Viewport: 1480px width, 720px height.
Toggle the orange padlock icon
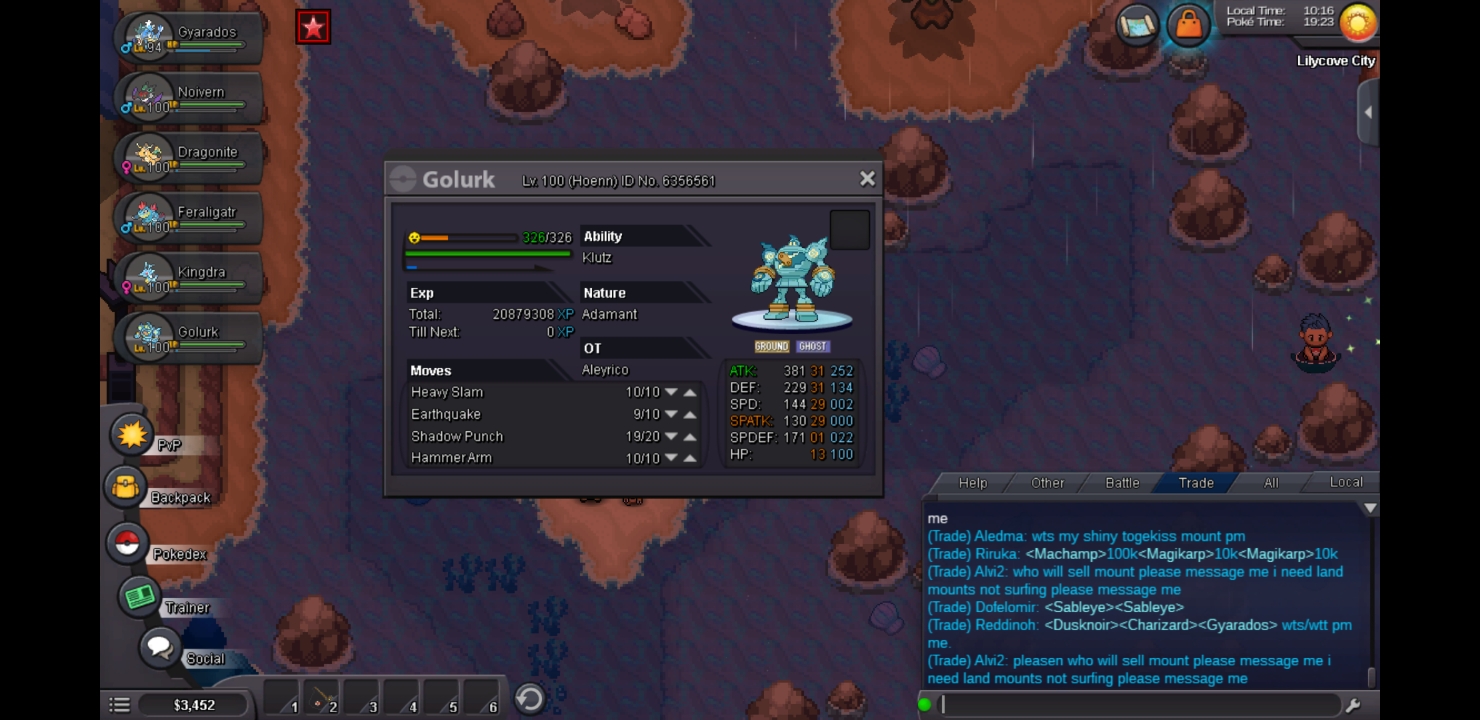tap(1188, 25)
